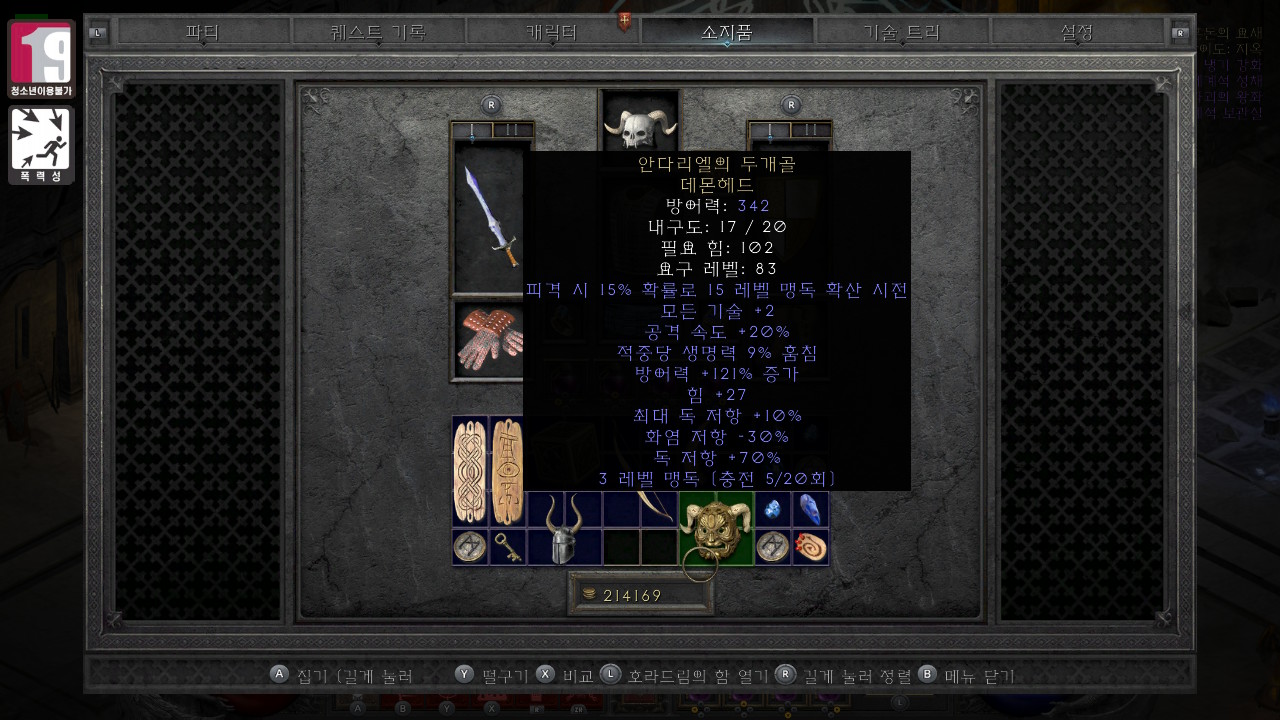Select the 소지품 inventory tab

pos(727,32)
